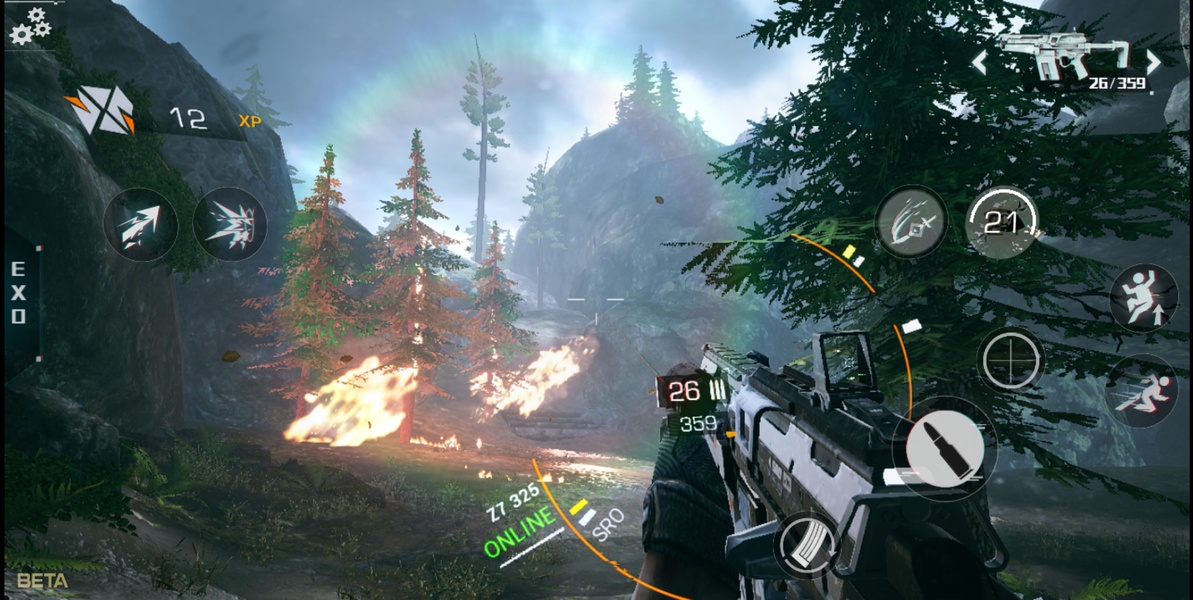Use the melee slash ability button
Screen dimensions: 1193x600
click(x=911, y=222)
